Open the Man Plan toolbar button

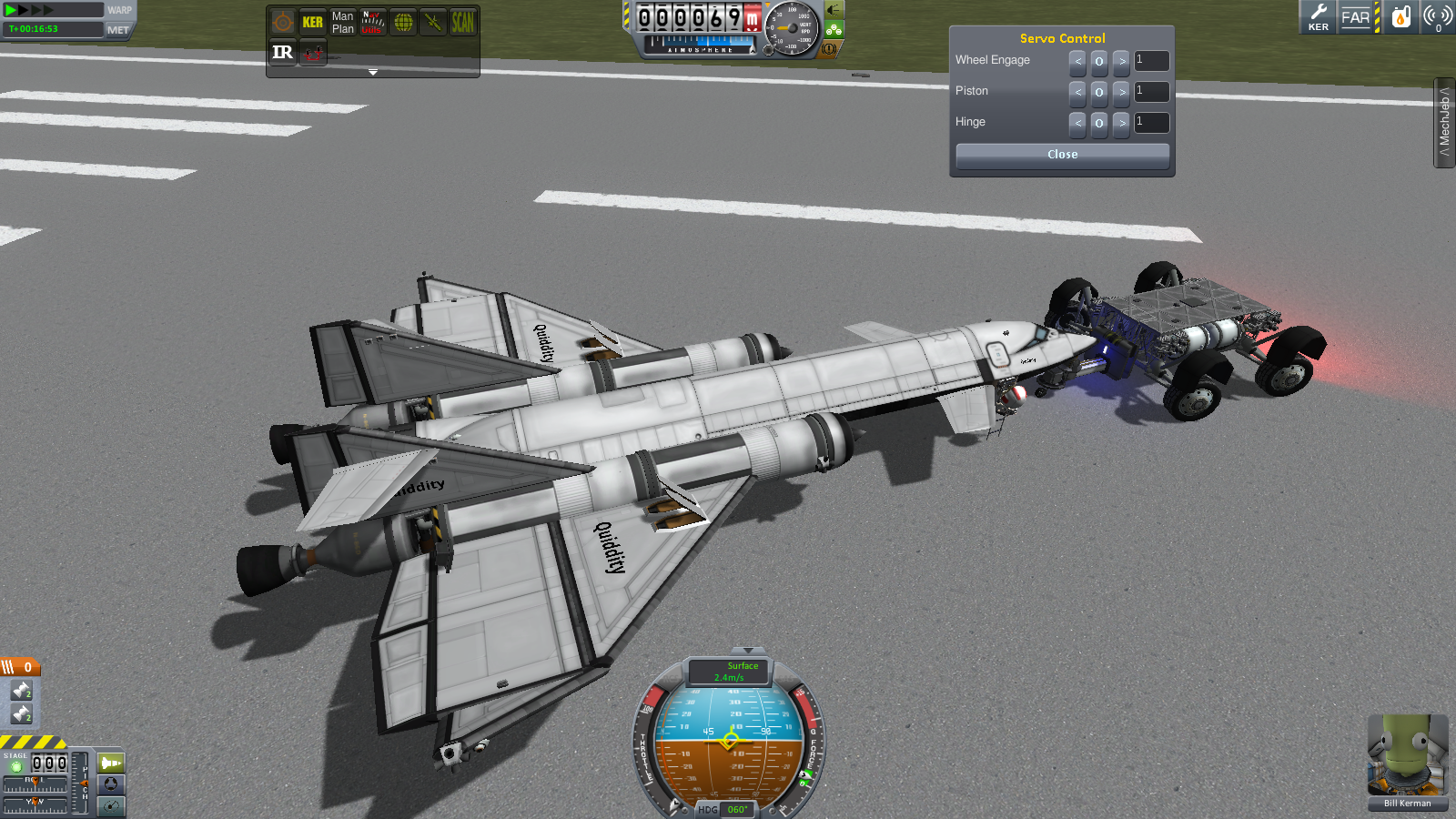[x=342, y=23]
